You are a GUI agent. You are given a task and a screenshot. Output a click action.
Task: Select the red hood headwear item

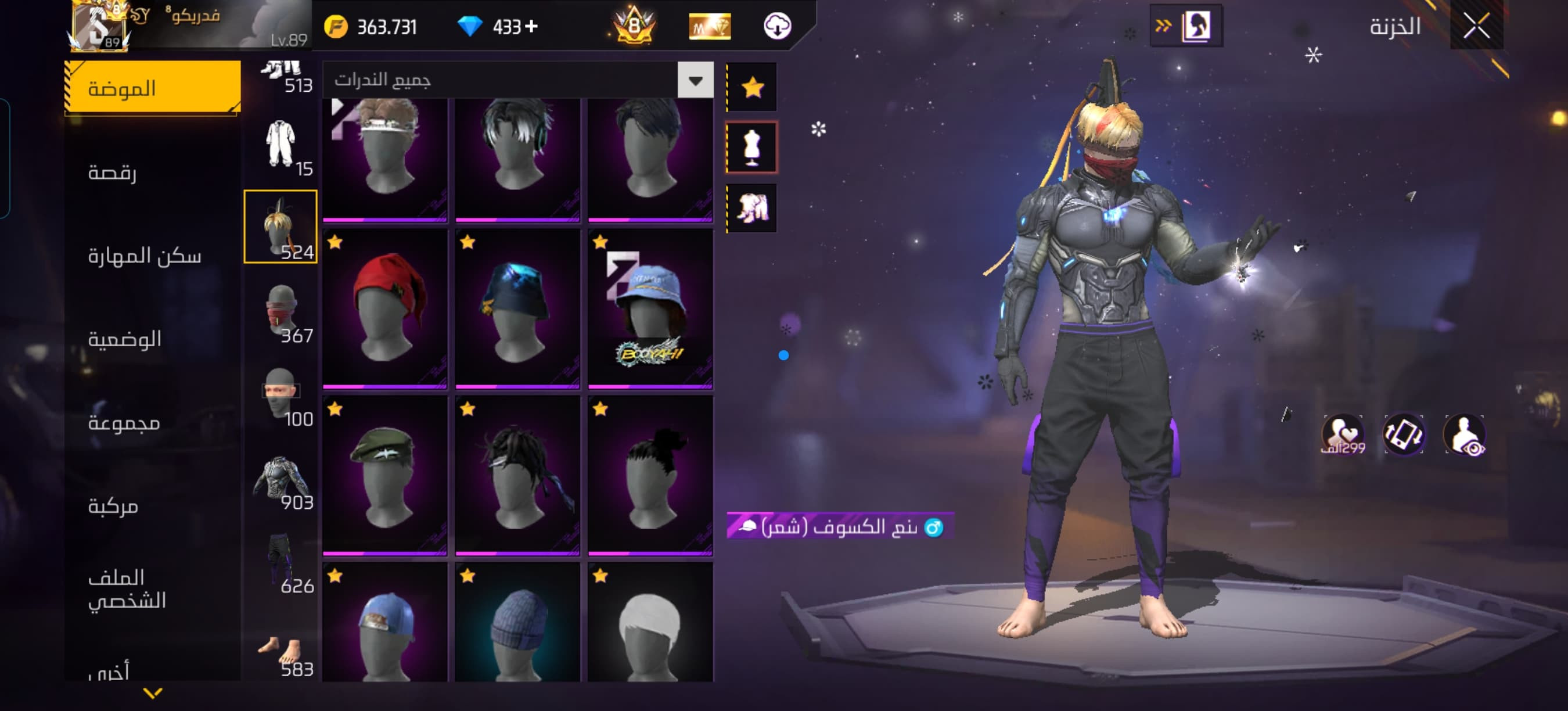[x=384, y=308]
